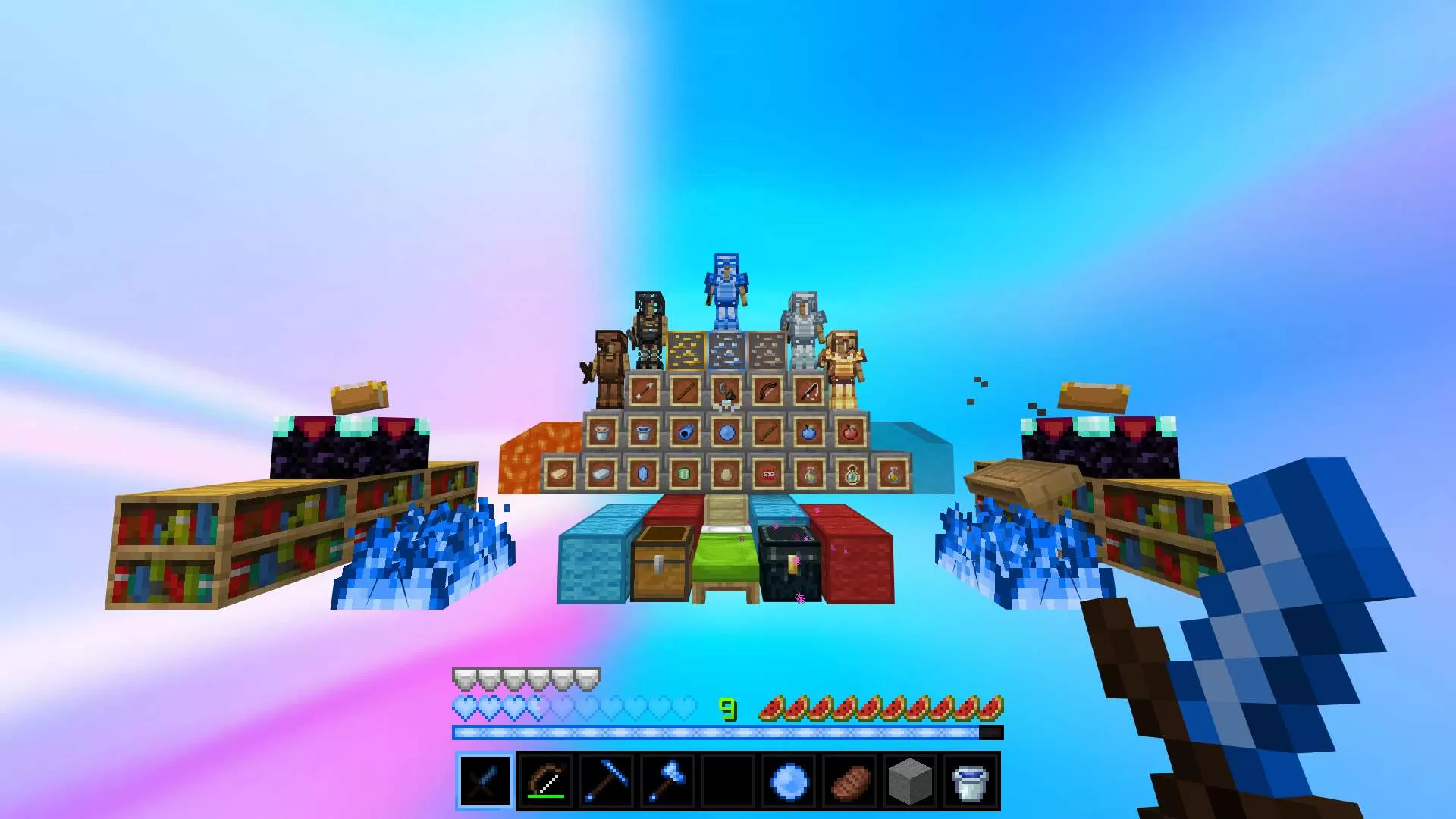Select the diamond axe in the hotbar
Viewport: 1456px width, 819px height.
point(667,781)
